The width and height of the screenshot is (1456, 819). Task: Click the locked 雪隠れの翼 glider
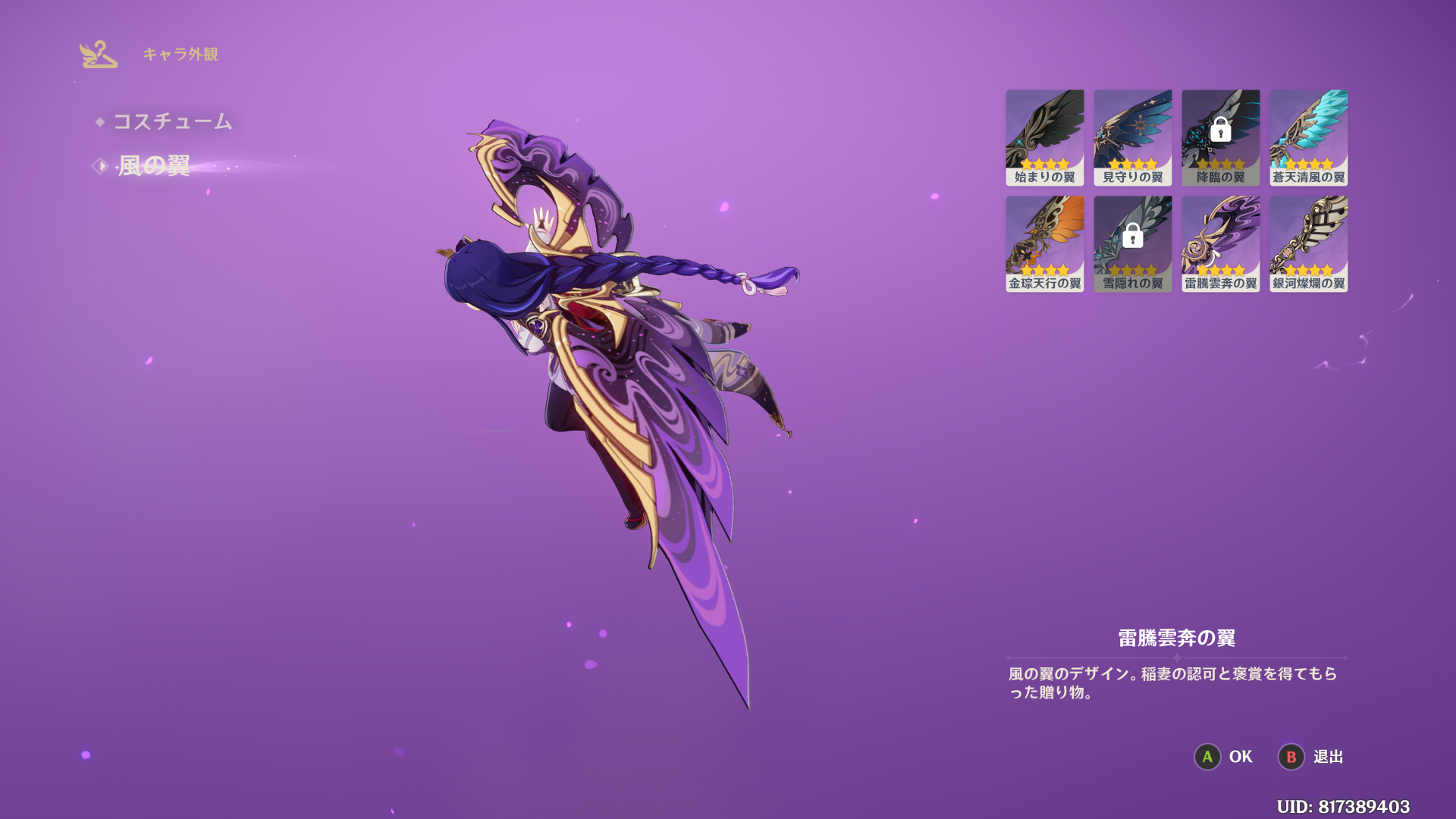tap(1132, 243)
